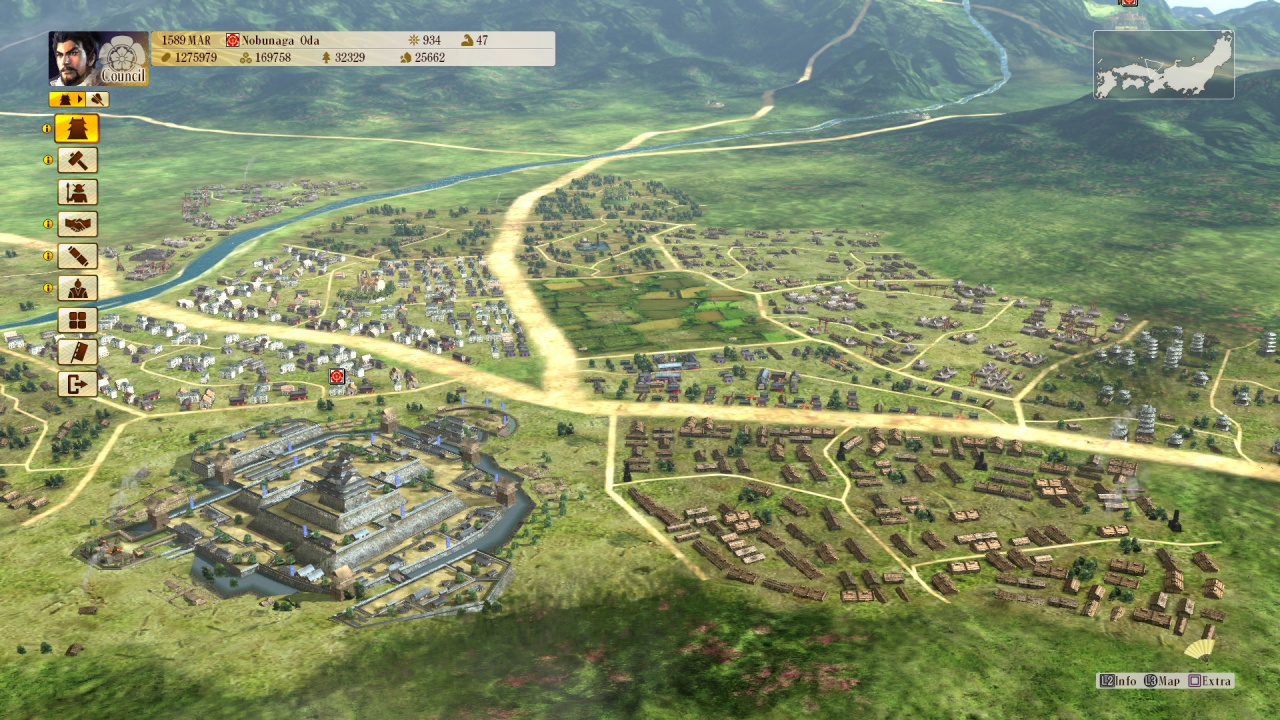Click the exit arrow icon
The height and width of the screenshot is (720, 1280).
(x=77, y=384)
